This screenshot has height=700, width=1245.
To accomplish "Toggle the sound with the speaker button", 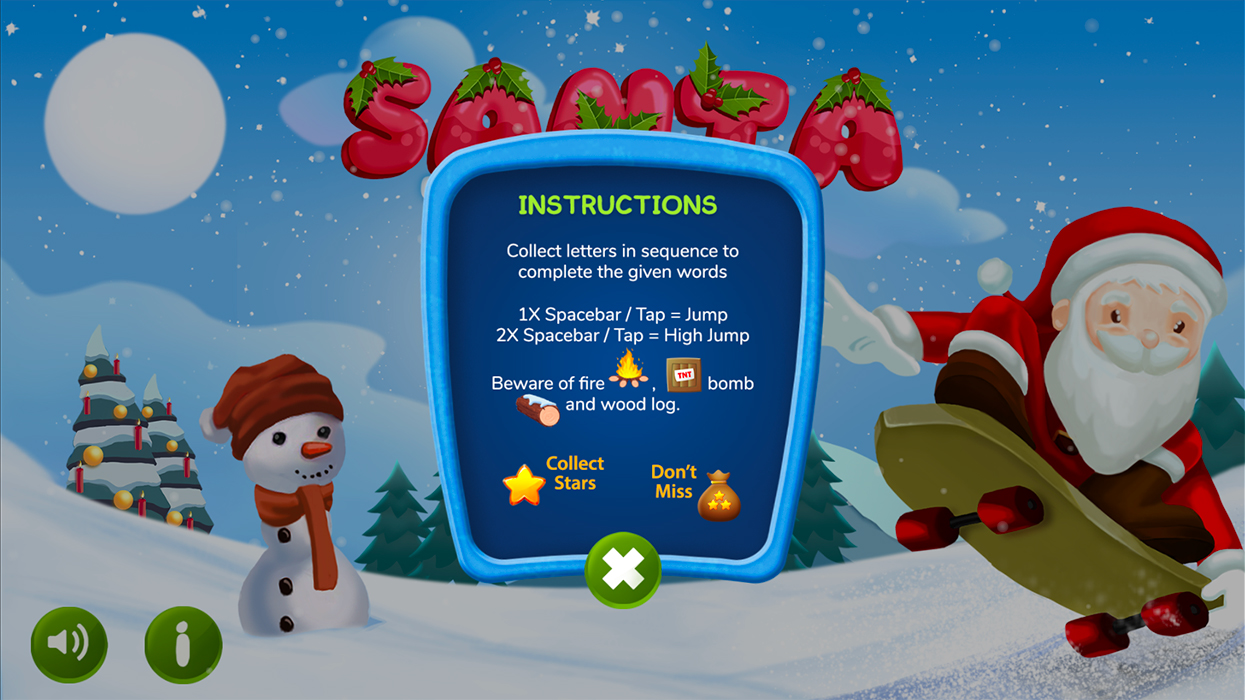I will tap(69, 643).
